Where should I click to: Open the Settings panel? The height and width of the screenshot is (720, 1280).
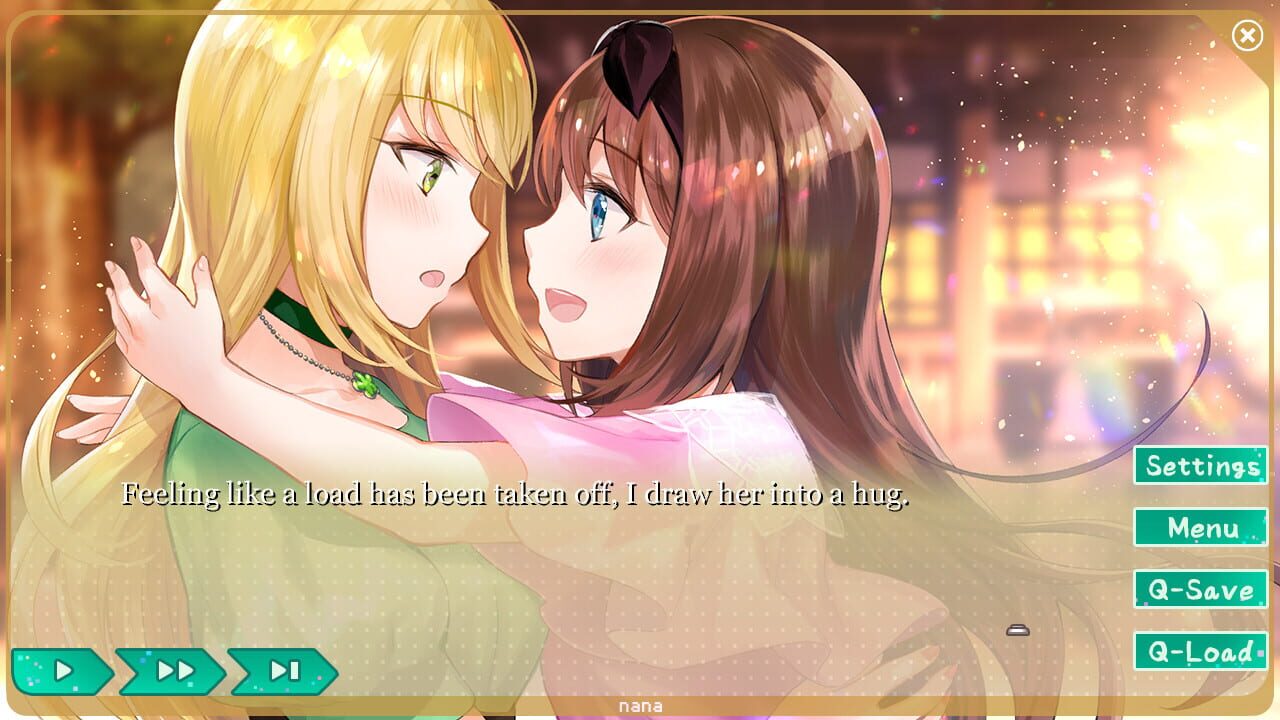click(1199, 466)
